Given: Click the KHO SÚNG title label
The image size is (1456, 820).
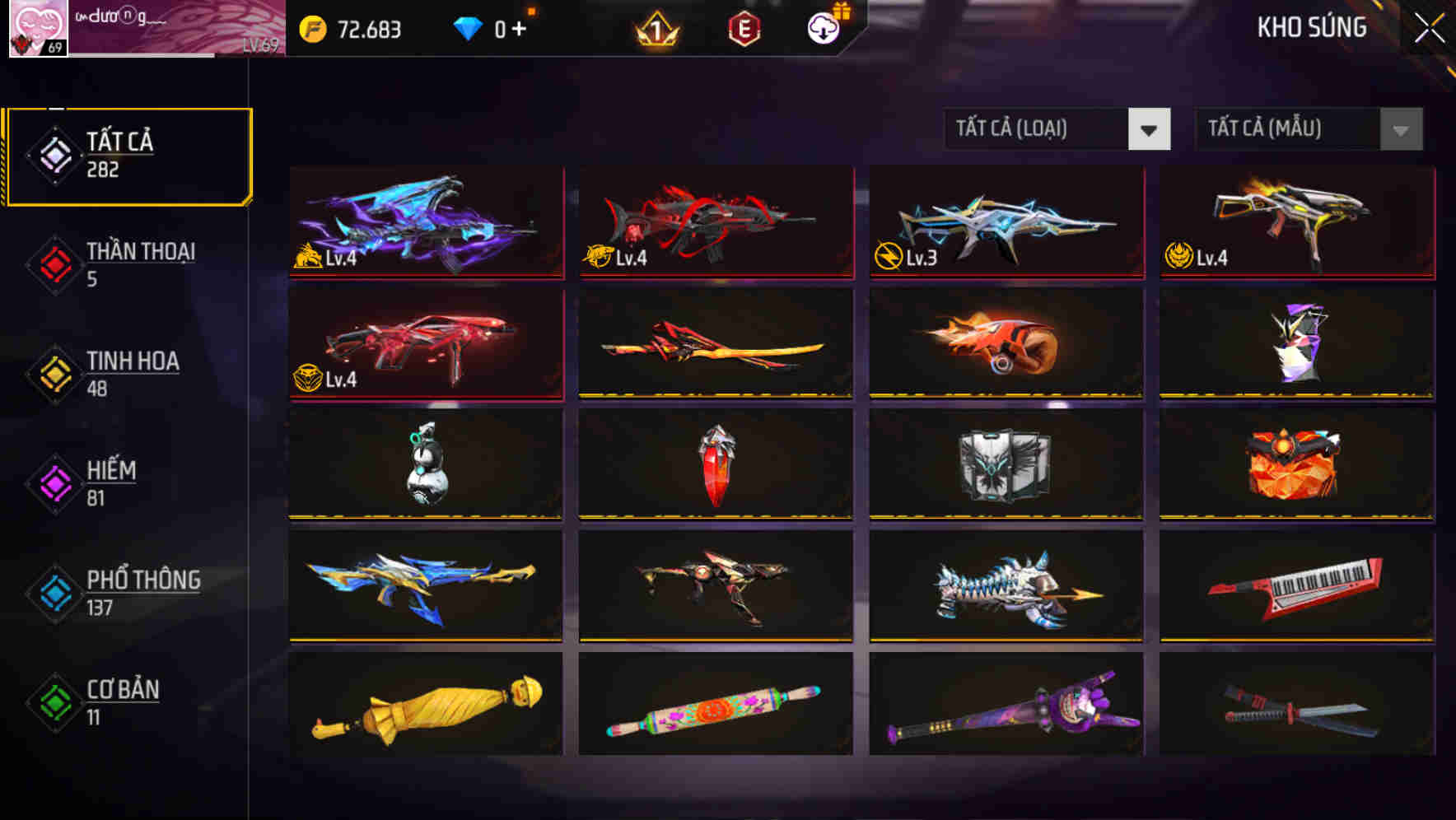Looking at the screenshot, I should click(1311, 28).
